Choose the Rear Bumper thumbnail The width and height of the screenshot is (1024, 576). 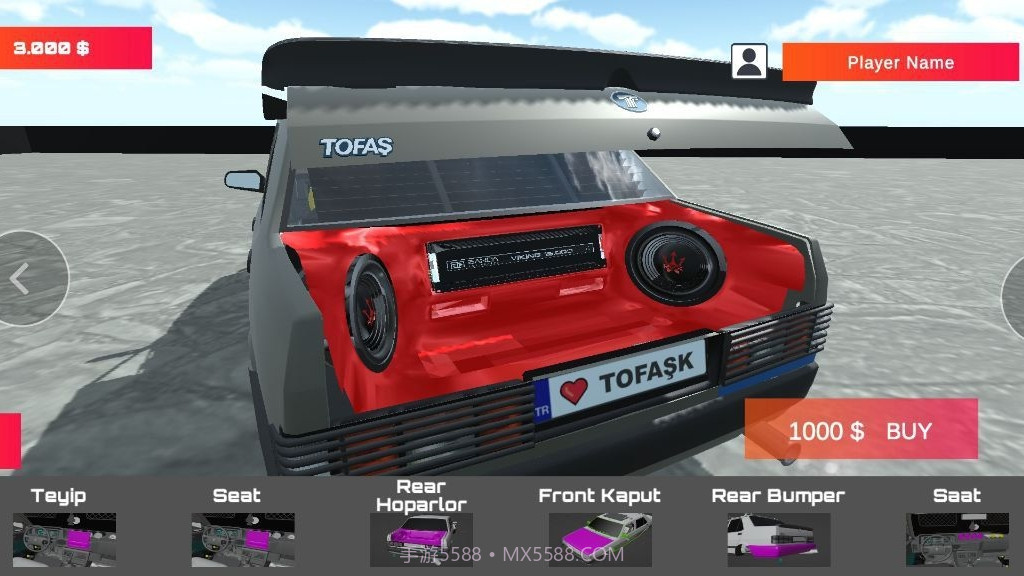(x=778, y=538)
